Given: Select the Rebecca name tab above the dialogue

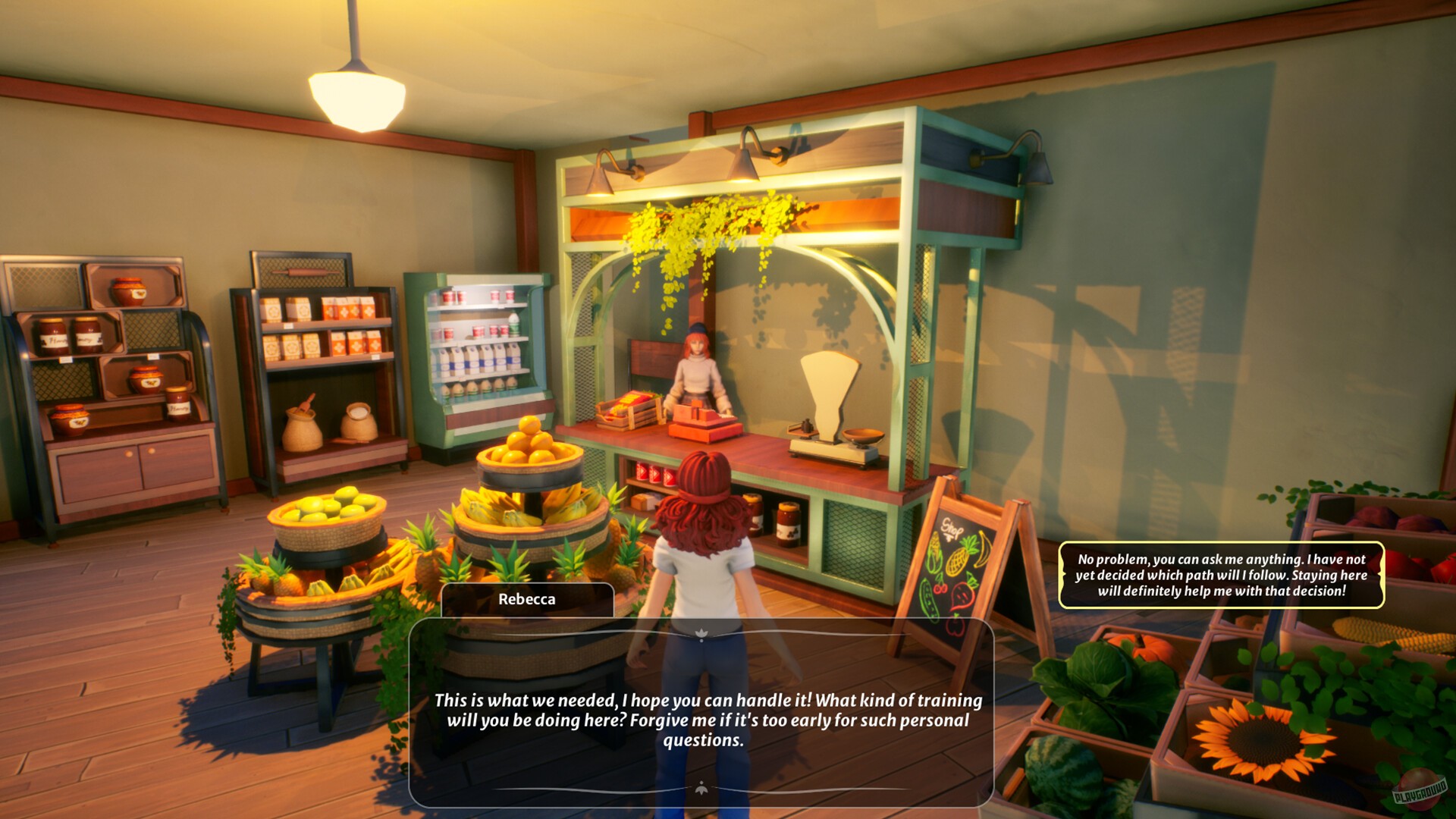Looking at the screenshot, I should tap(526, 598).
